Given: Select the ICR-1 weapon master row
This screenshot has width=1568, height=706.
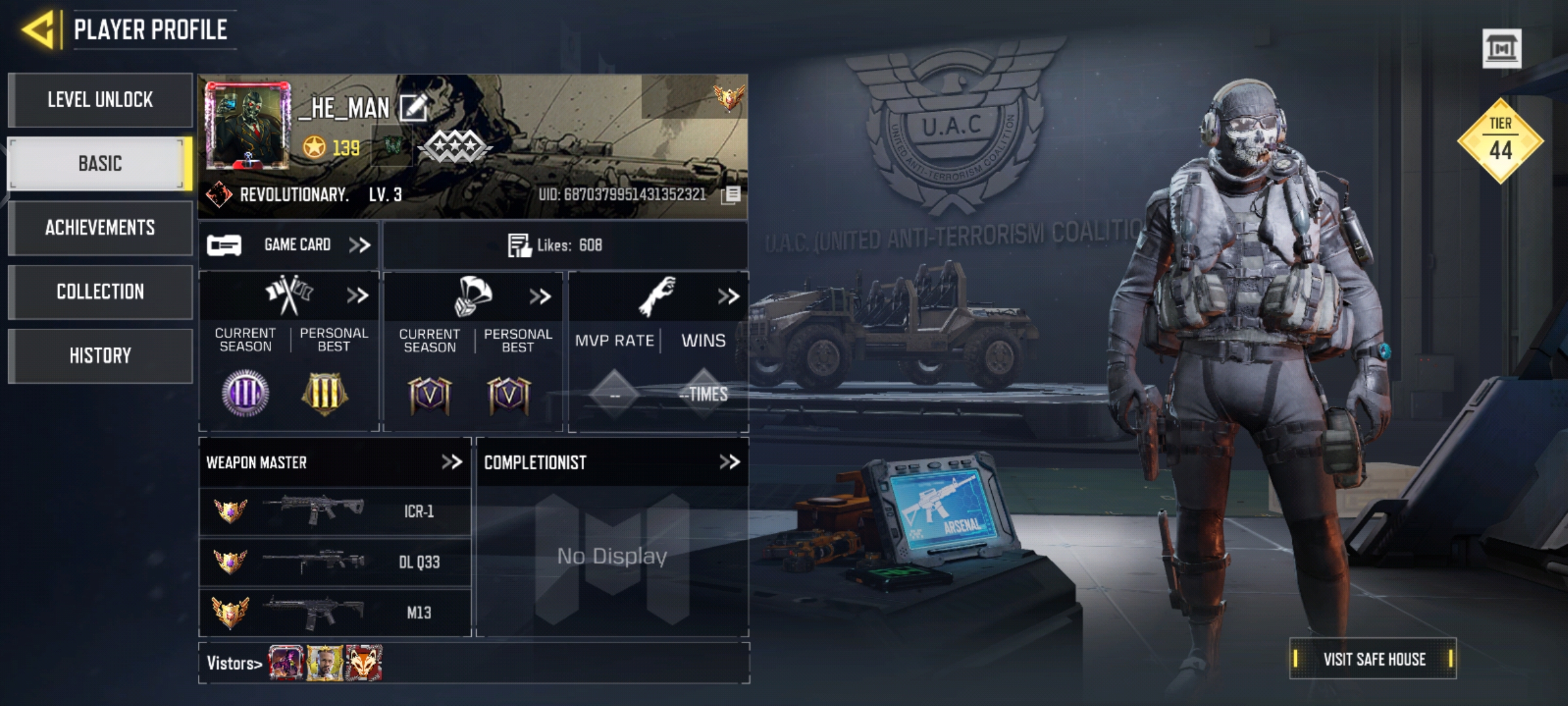Looking at the screenshot, I should point(335,511).
